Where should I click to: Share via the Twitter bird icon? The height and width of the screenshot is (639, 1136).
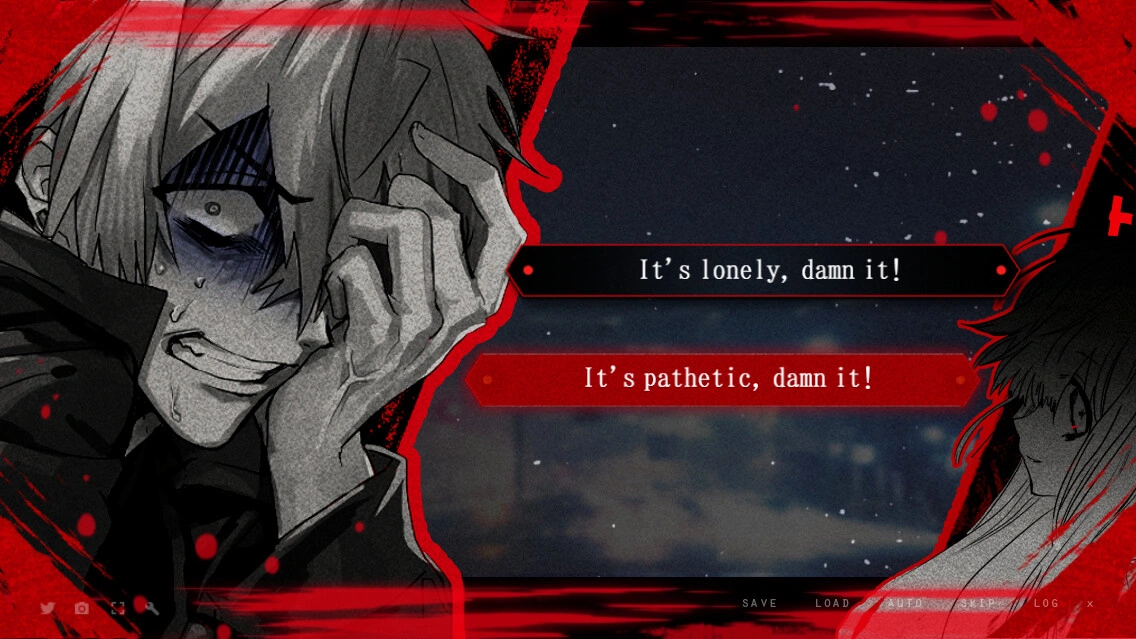pos(47,608)
